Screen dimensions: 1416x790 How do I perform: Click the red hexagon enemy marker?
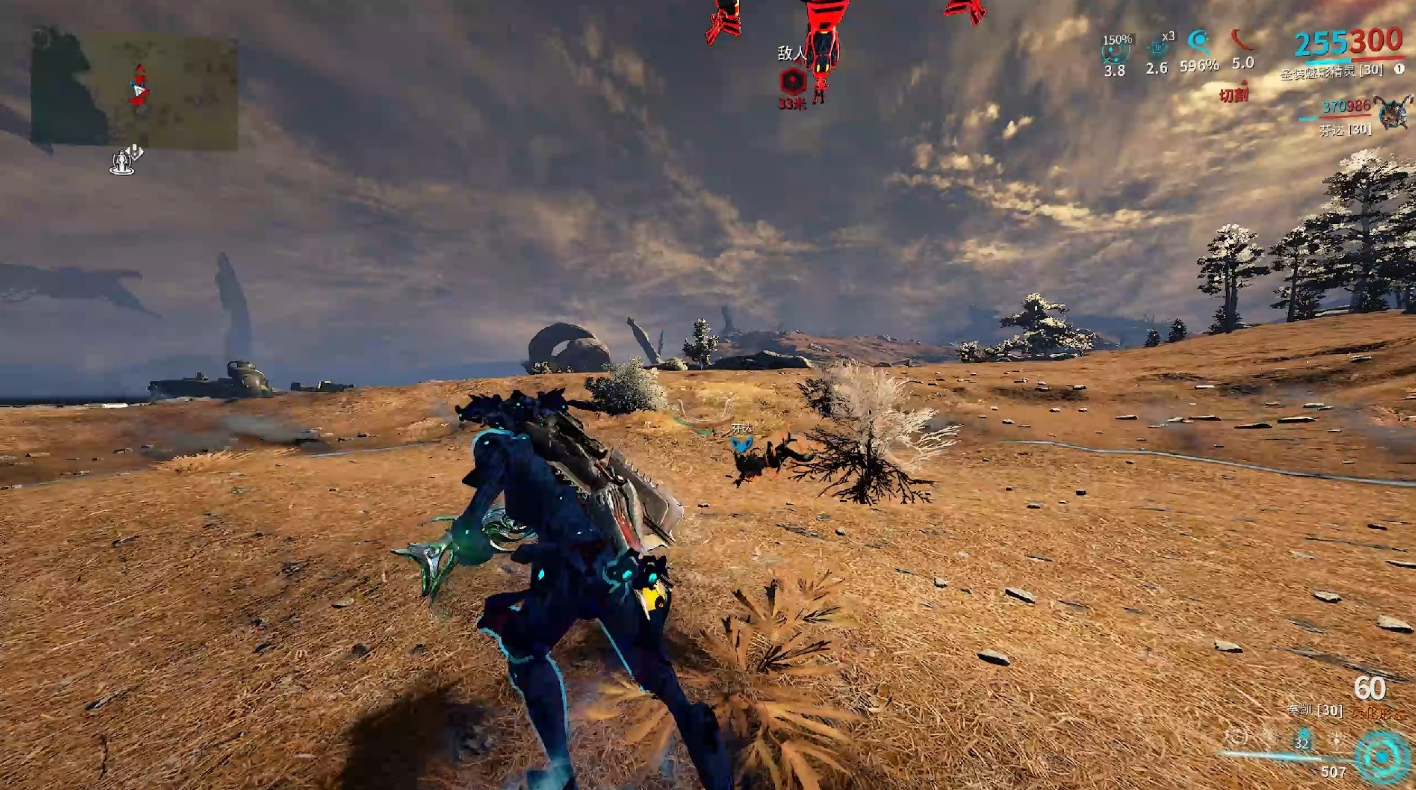[x=792, y=81]
